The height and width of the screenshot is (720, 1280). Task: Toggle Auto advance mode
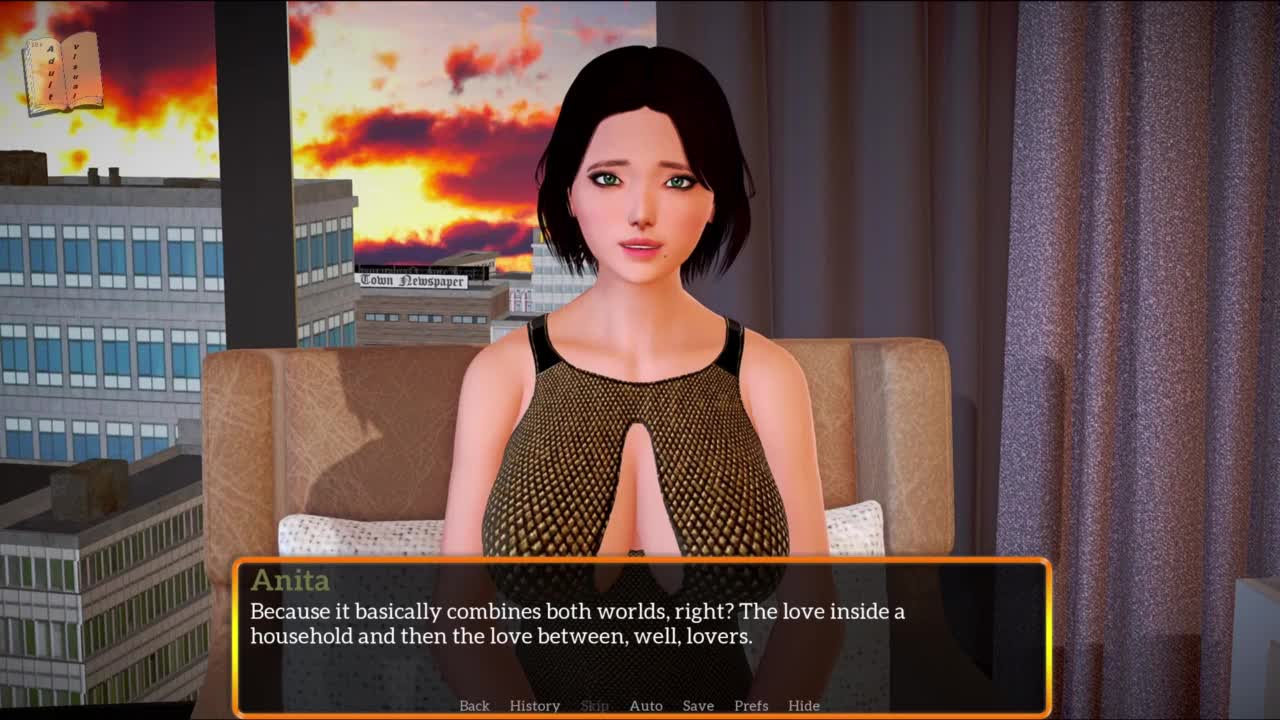646,706
